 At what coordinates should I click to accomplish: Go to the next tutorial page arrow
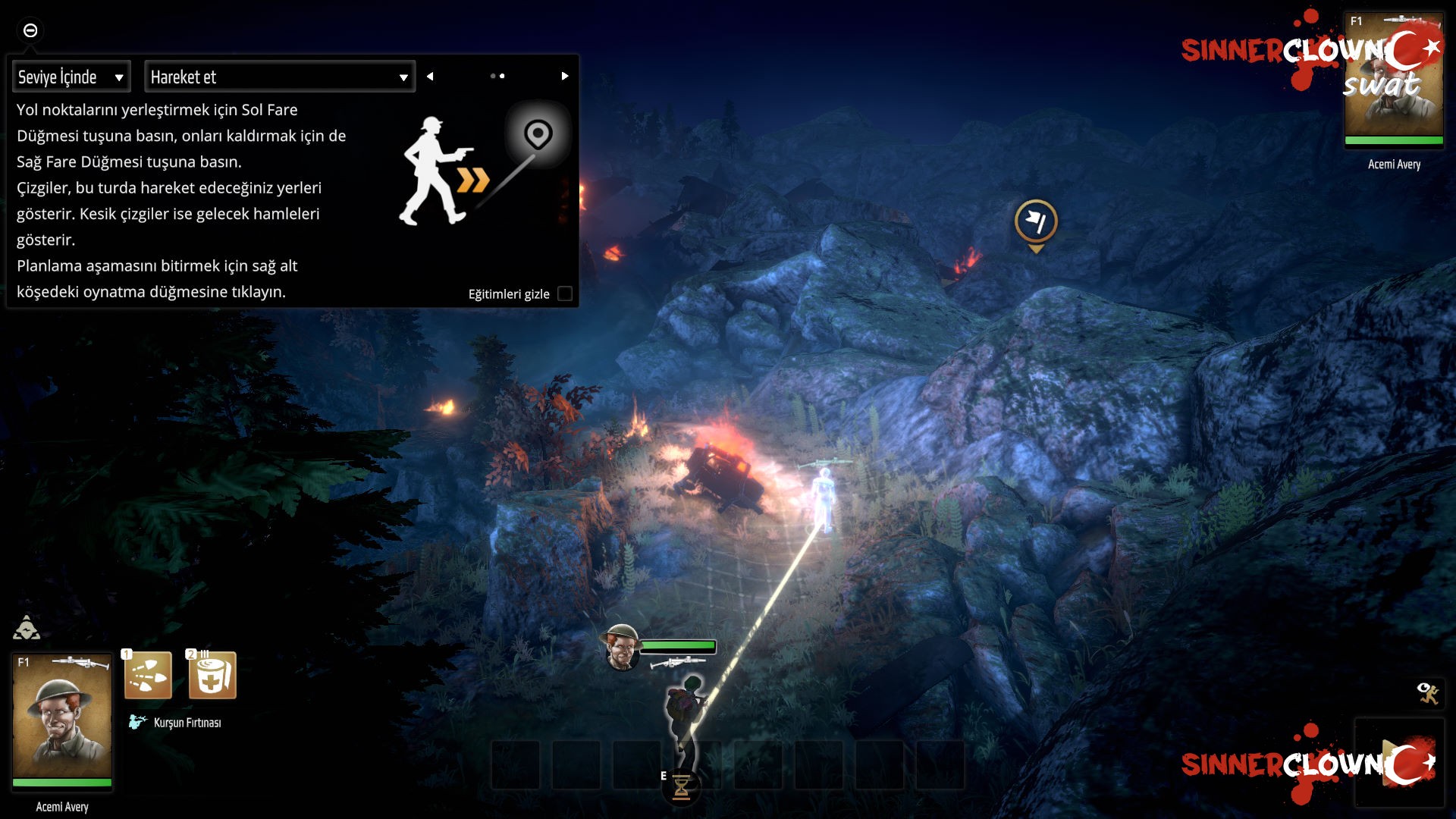565,76
